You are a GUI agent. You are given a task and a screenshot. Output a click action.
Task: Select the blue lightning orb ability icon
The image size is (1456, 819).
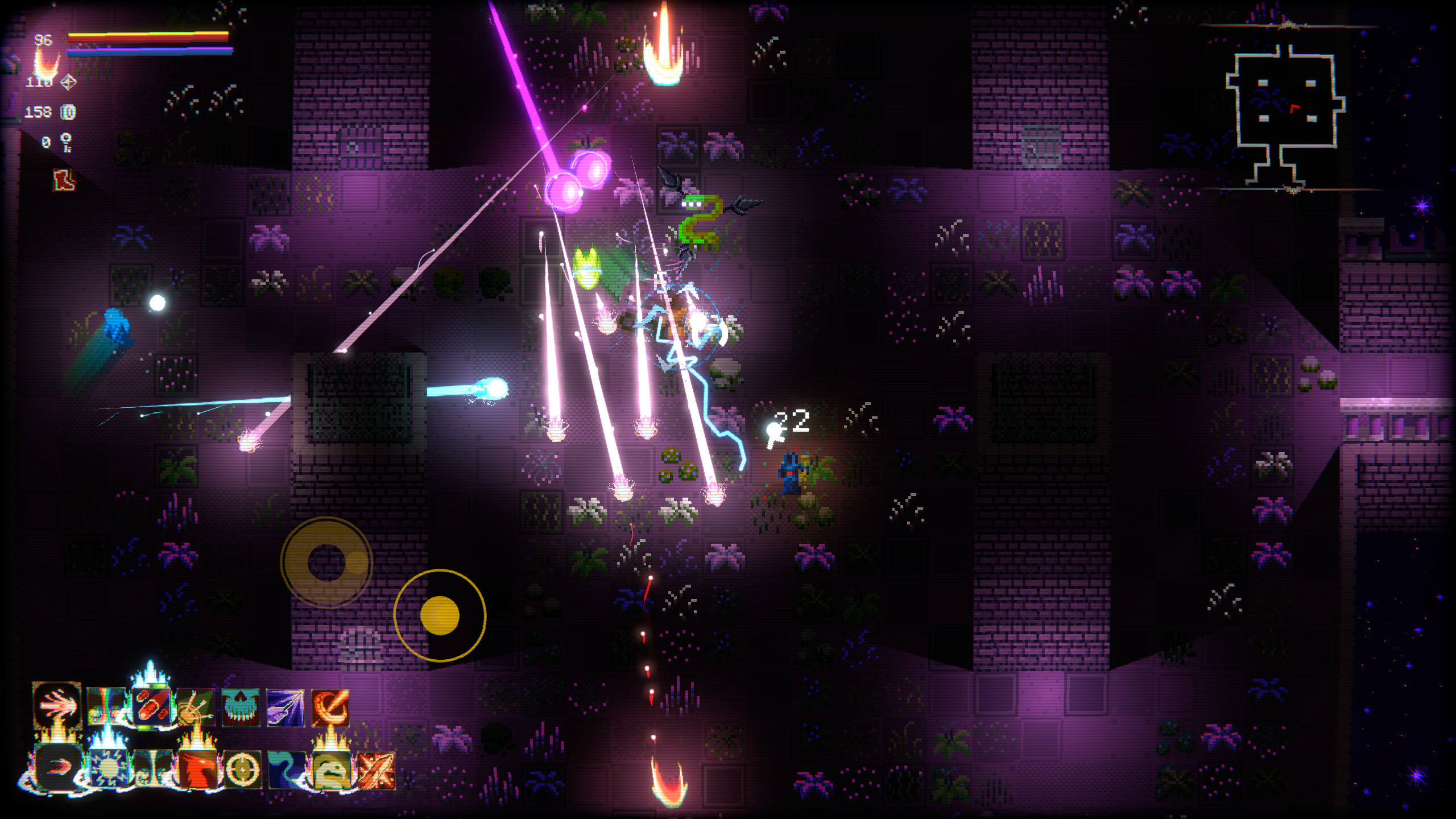[x=108, y=766]
